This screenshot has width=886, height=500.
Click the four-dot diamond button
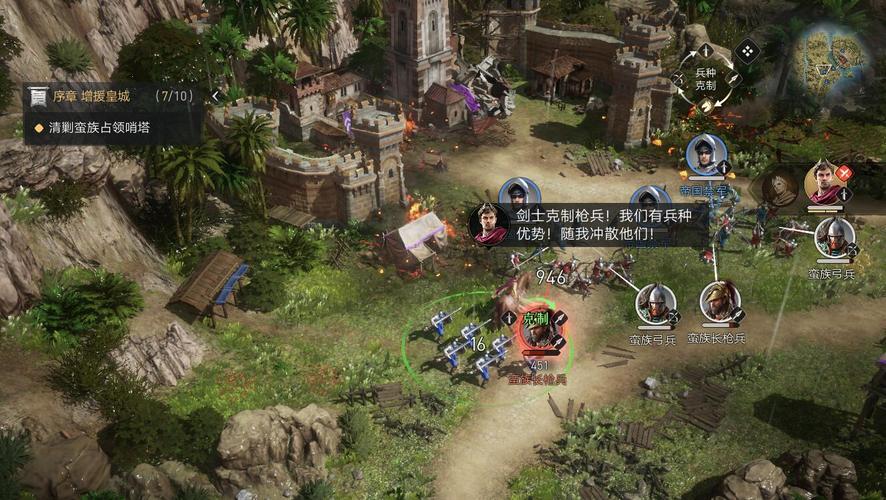click(747, 50)
